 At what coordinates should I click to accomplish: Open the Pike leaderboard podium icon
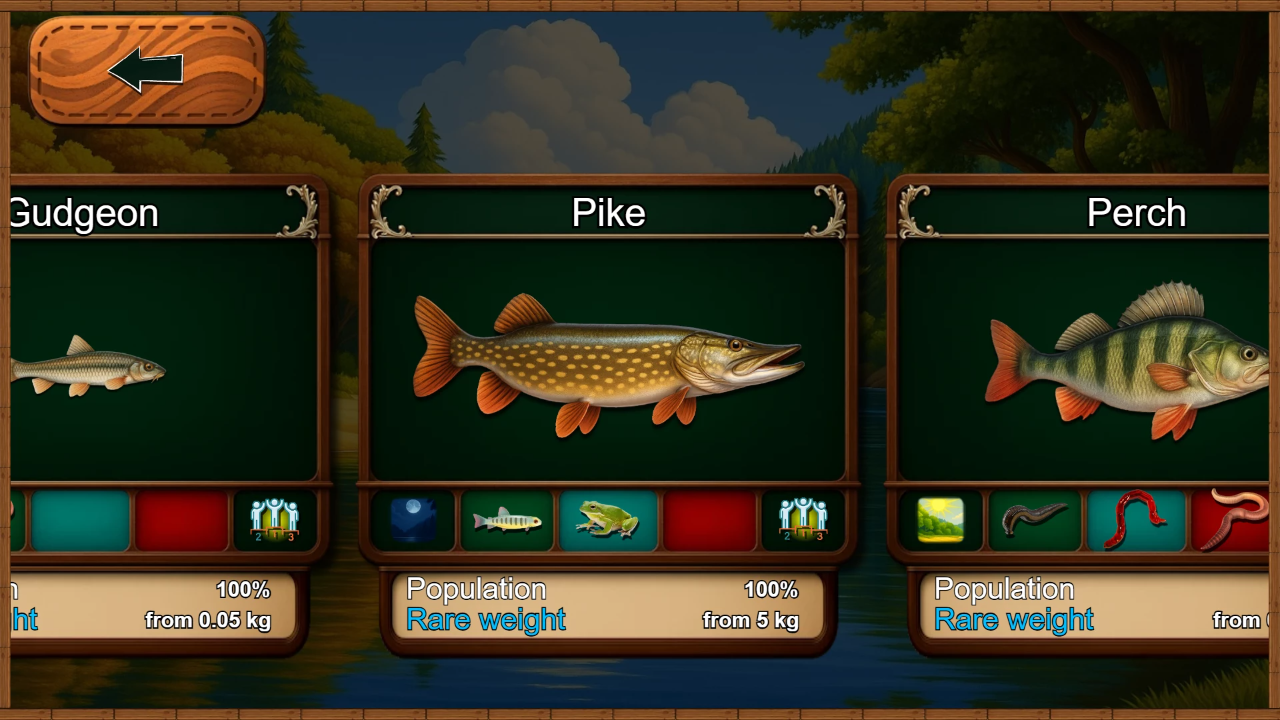point(803,520)
